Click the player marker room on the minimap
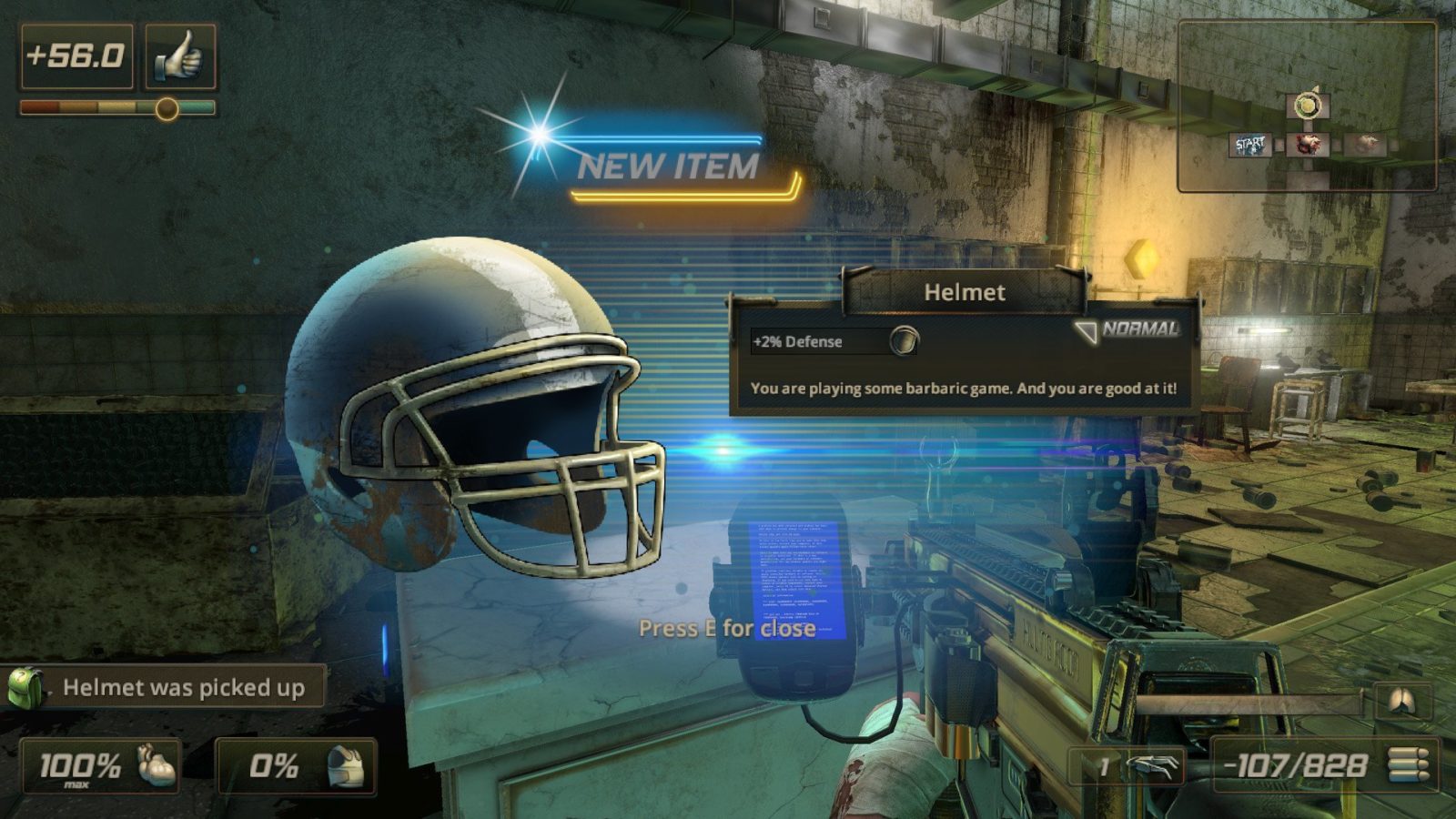Image resolution: width=1456 pixels, height=819 pixels. pyautogui.click(x=1307, y=106)
